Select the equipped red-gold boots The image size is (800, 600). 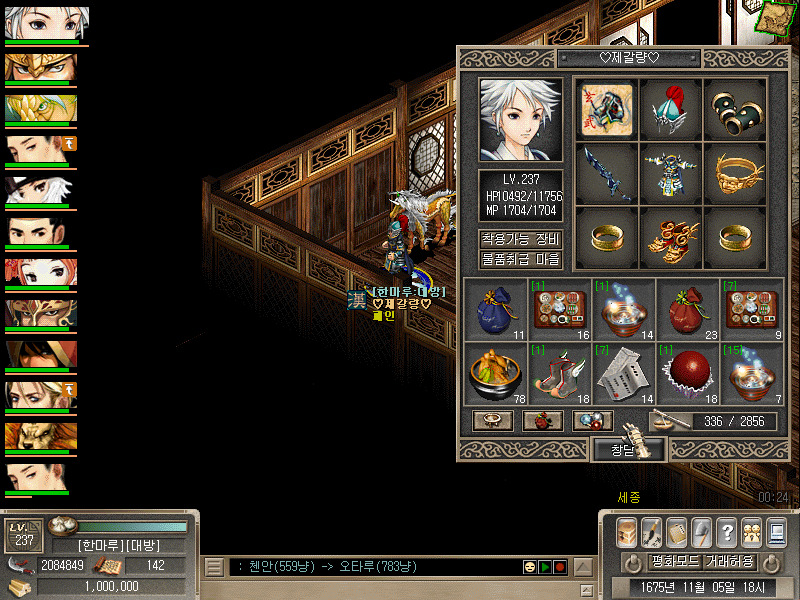672,237
